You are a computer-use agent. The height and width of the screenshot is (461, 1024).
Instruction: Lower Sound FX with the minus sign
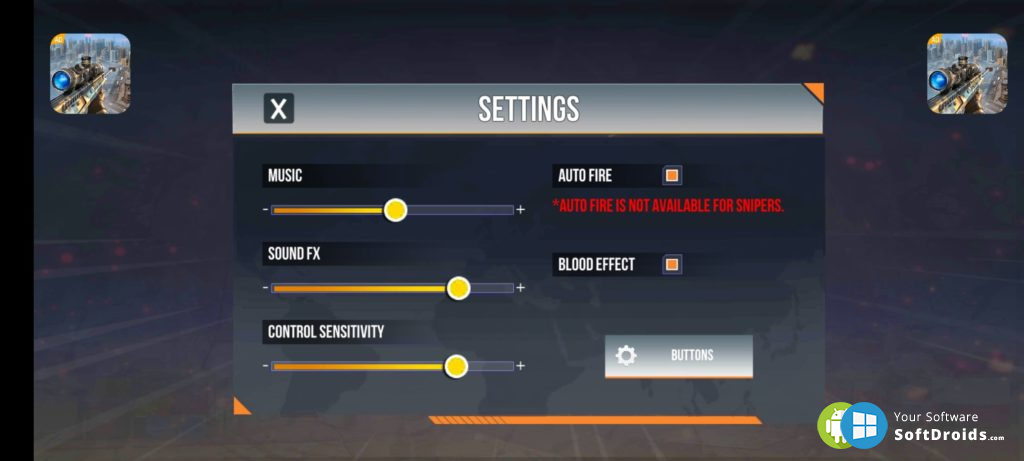click(265, 288)
